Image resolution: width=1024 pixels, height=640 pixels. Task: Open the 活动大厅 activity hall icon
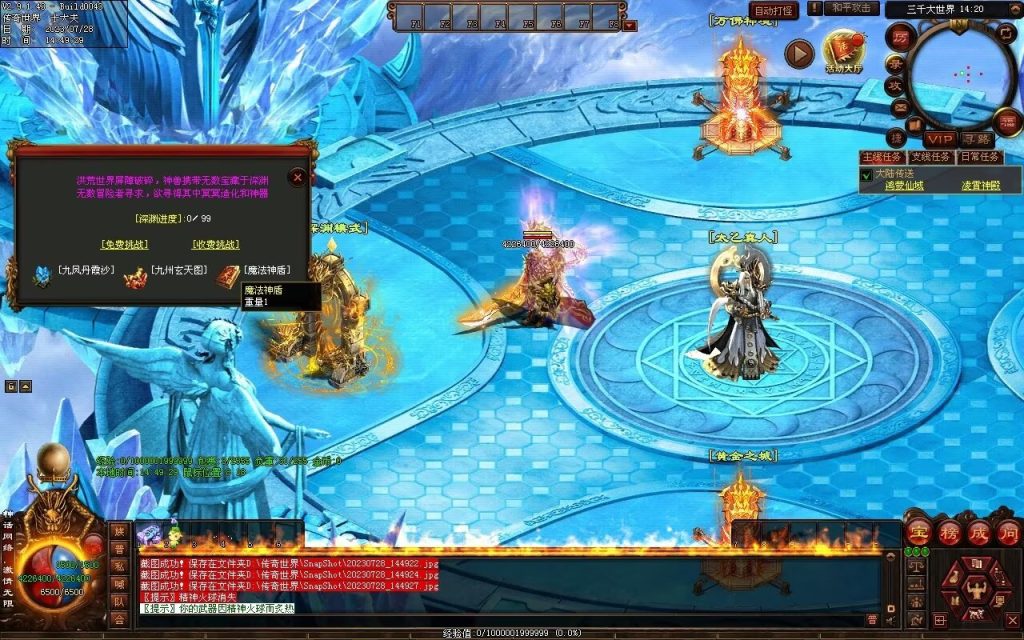point(842,51)
